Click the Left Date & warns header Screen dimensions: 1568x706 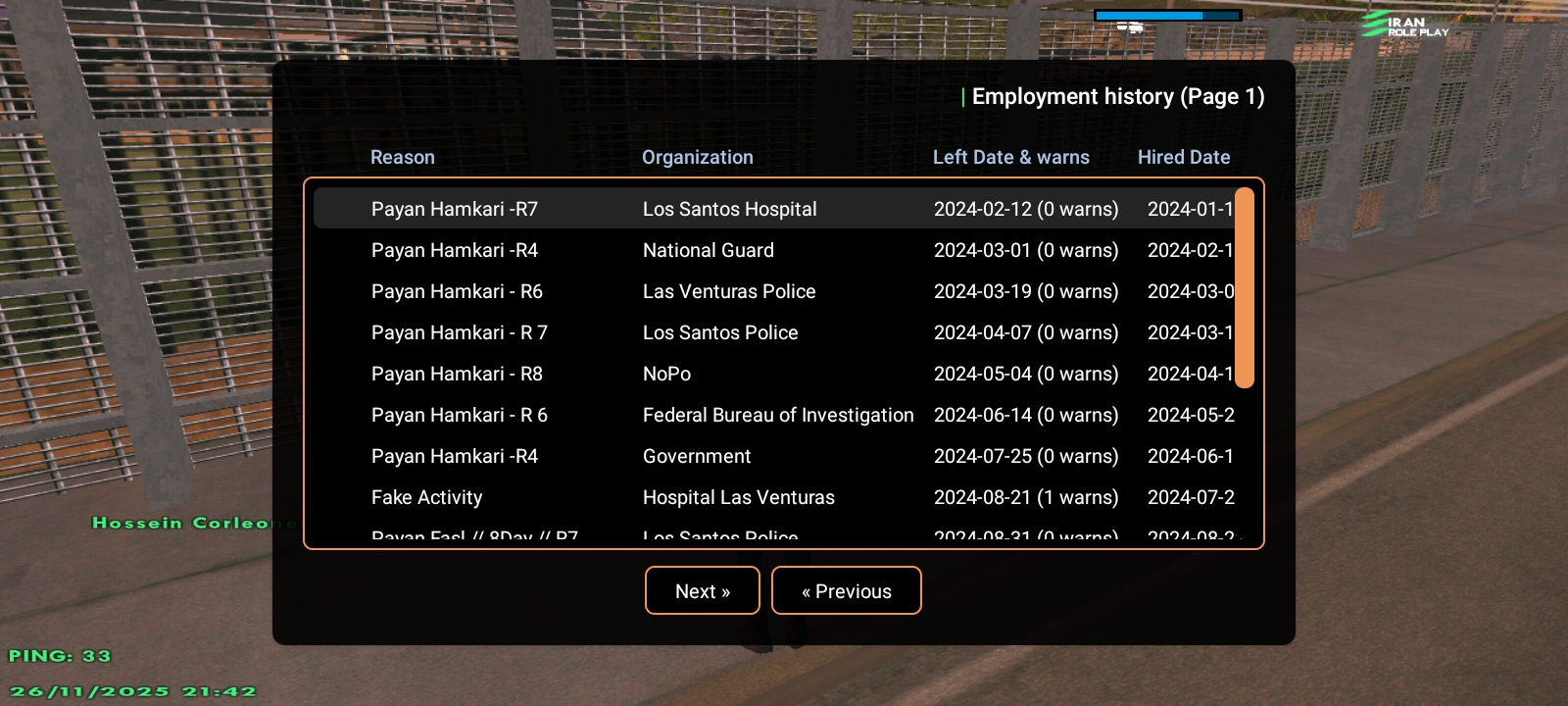point(1010,157)
